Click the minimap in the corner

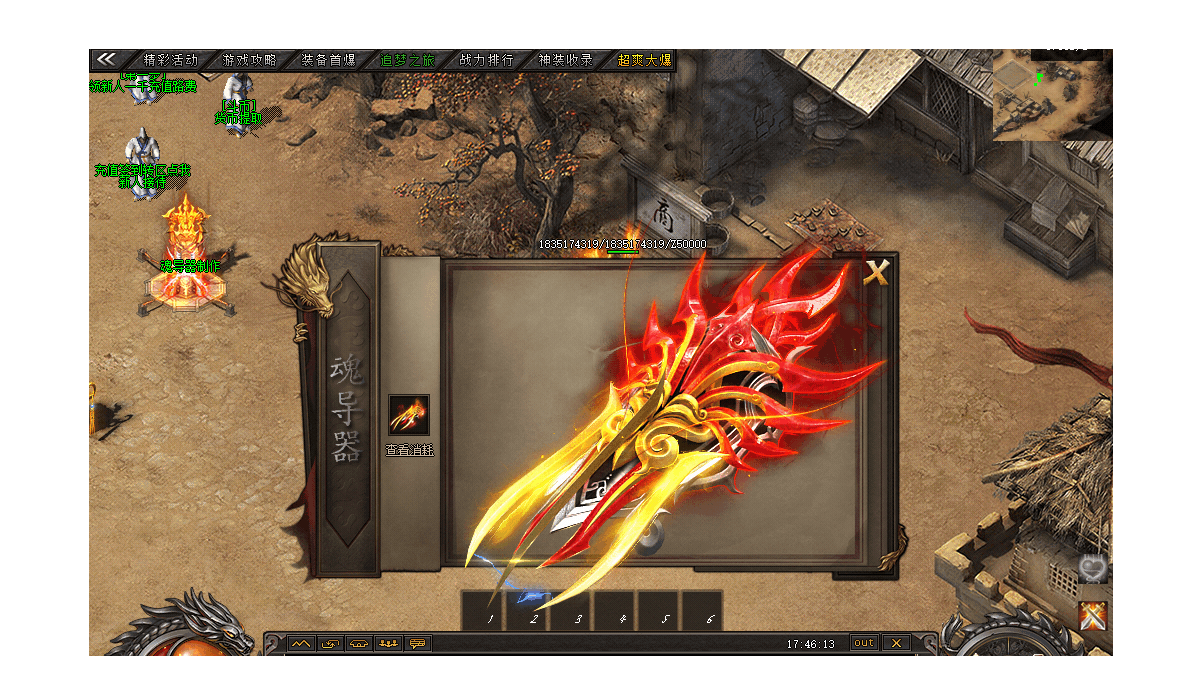[x=1051, y=95]
